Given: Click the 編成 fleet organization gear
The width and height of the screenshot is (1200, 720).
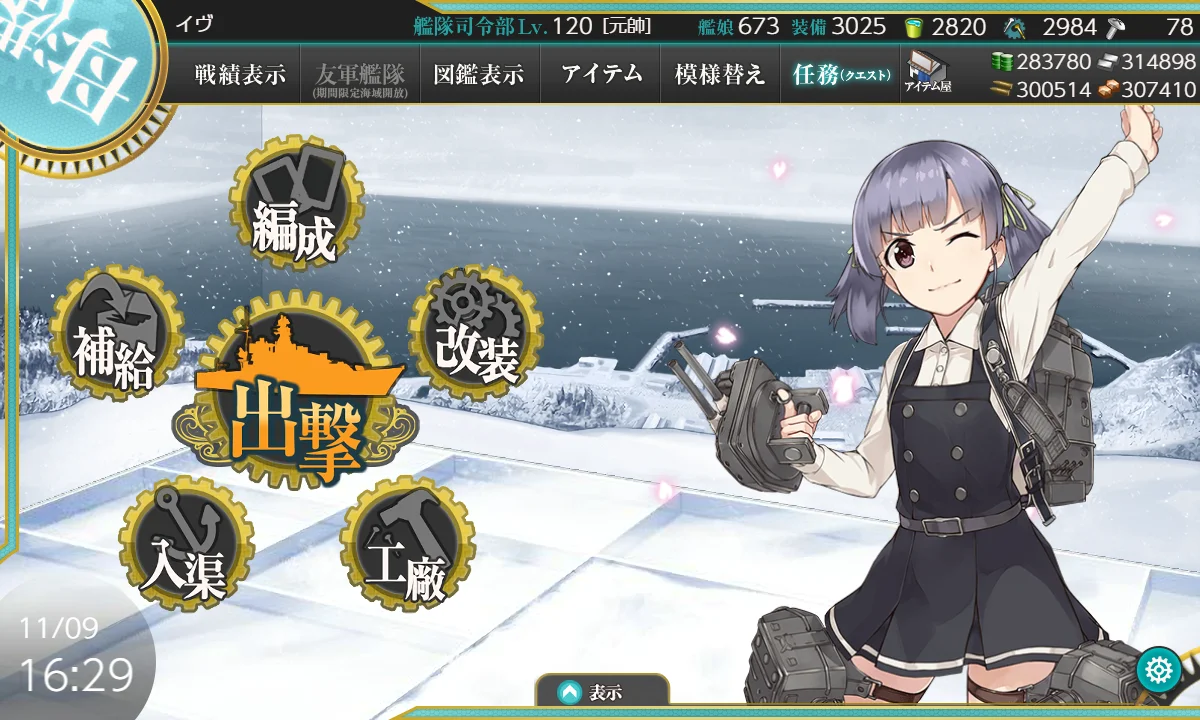Looking at the screenshot, I should click(x=294, y=204).
